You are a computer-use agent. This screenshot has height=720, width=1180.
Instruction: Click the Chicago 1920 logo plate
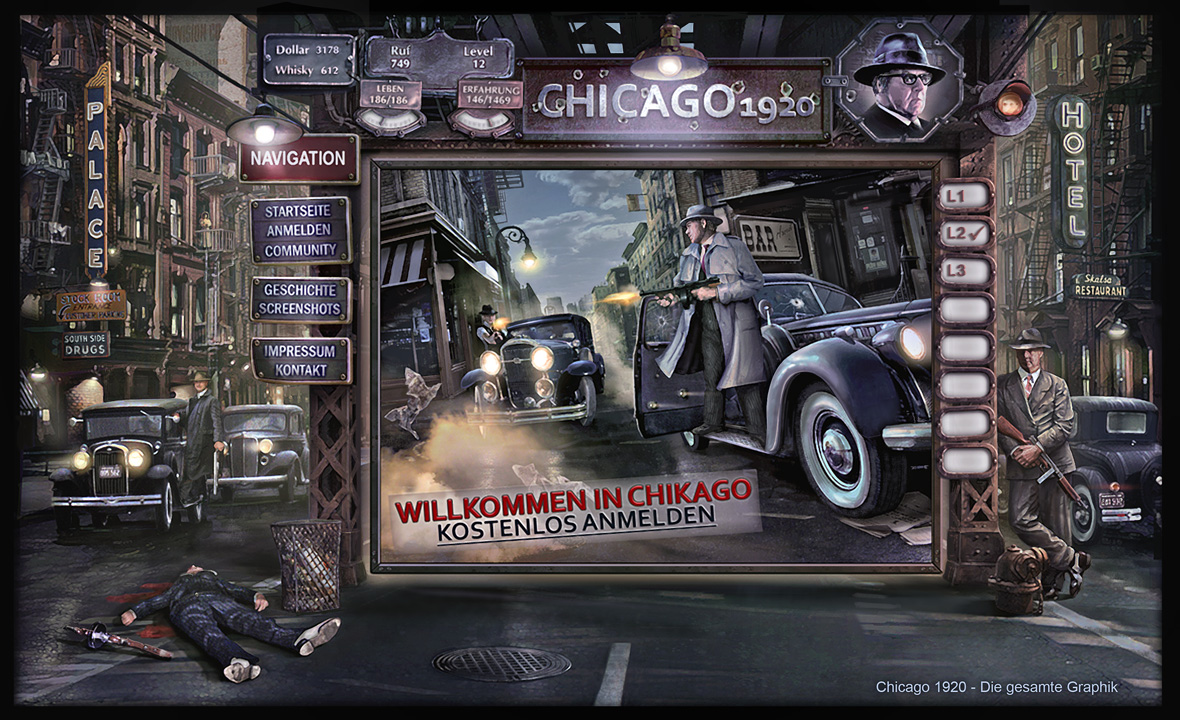coord(676,101)
